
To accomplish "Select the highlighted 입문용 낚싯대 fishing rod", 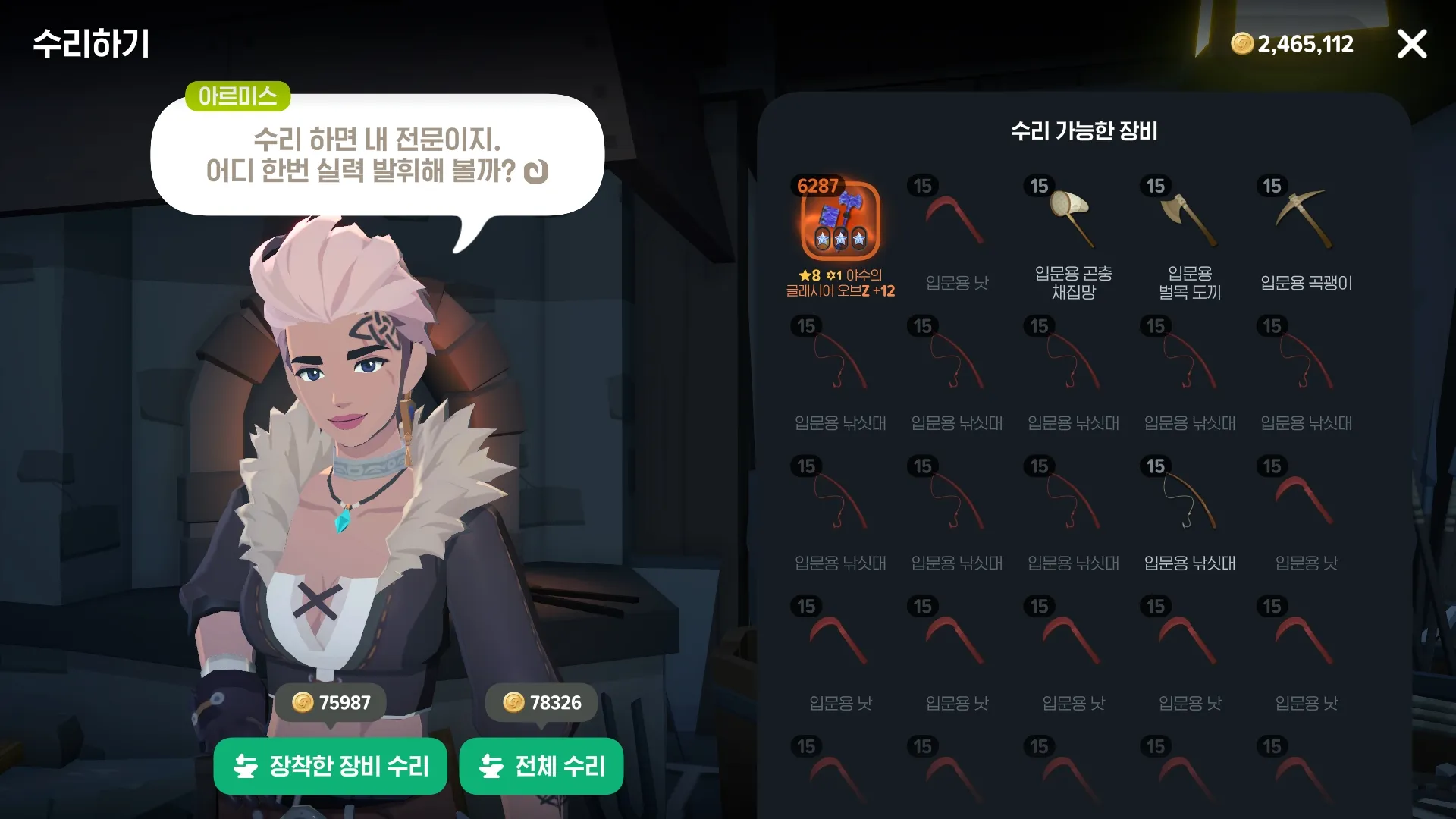I will [1189, 500].
